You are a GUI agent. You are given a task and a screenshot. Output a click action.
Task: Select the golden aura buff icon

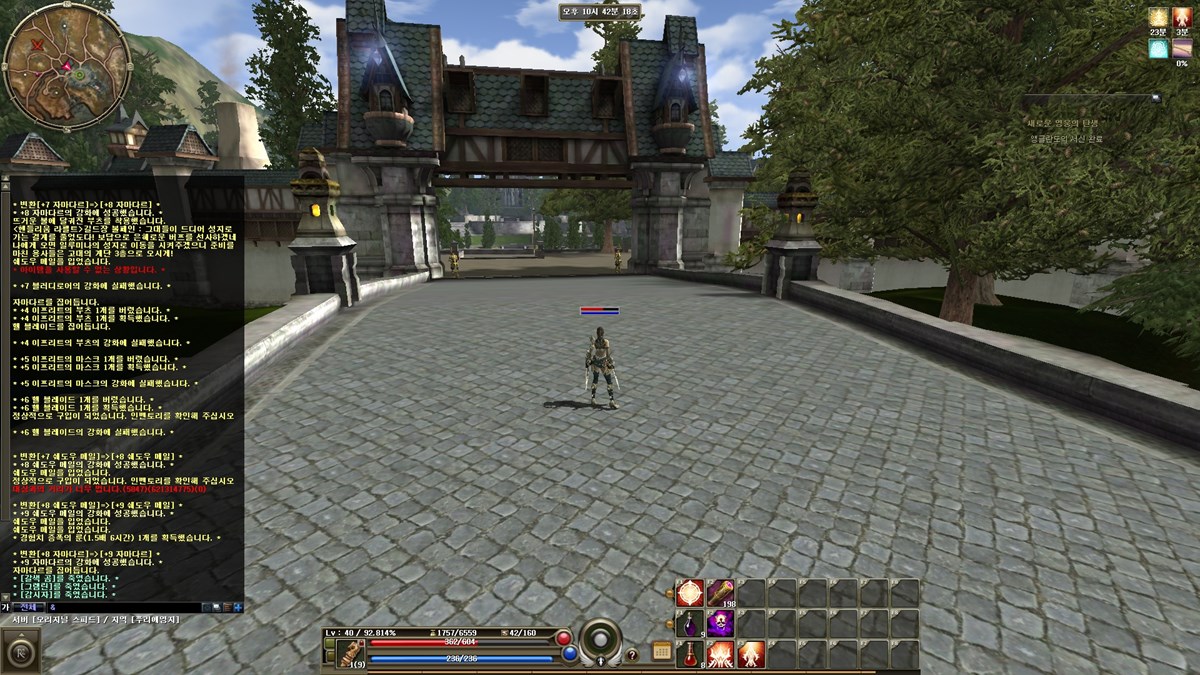point(1158,17)
